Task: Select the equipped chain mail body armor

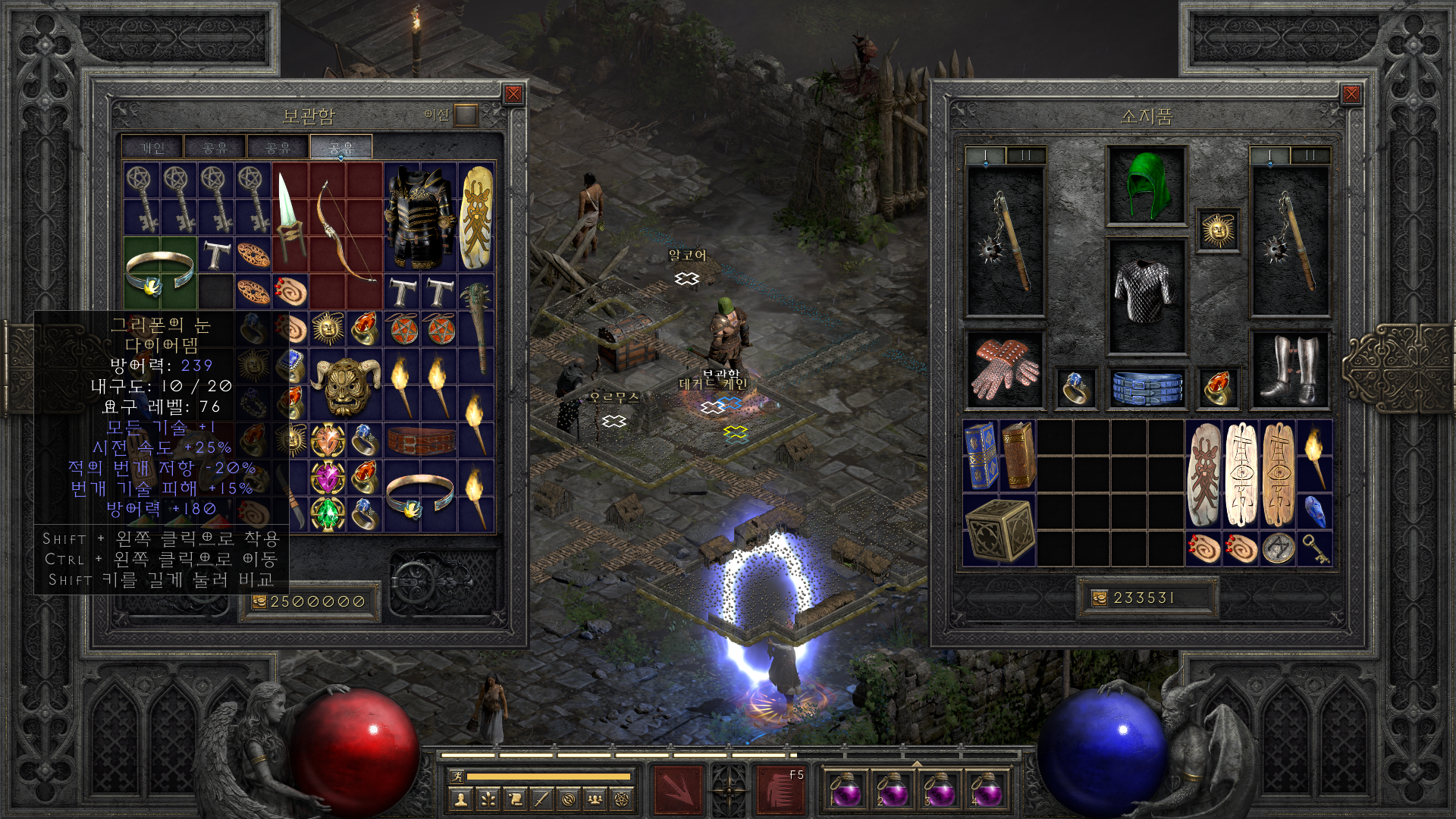Action: click(x=1146, y=294)
